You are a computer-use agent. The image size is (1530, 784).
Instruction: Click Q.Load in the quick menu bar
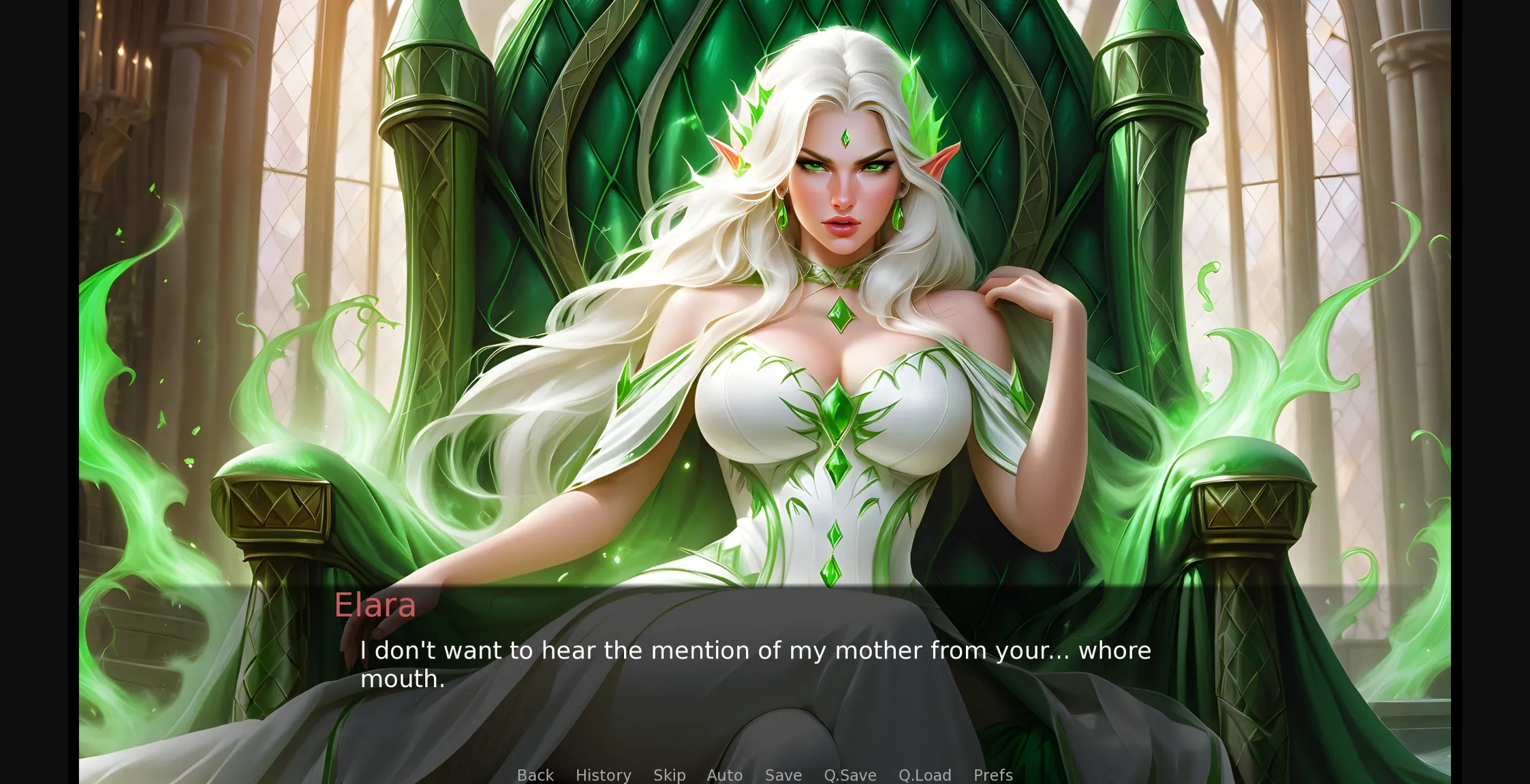click(924, 774)
